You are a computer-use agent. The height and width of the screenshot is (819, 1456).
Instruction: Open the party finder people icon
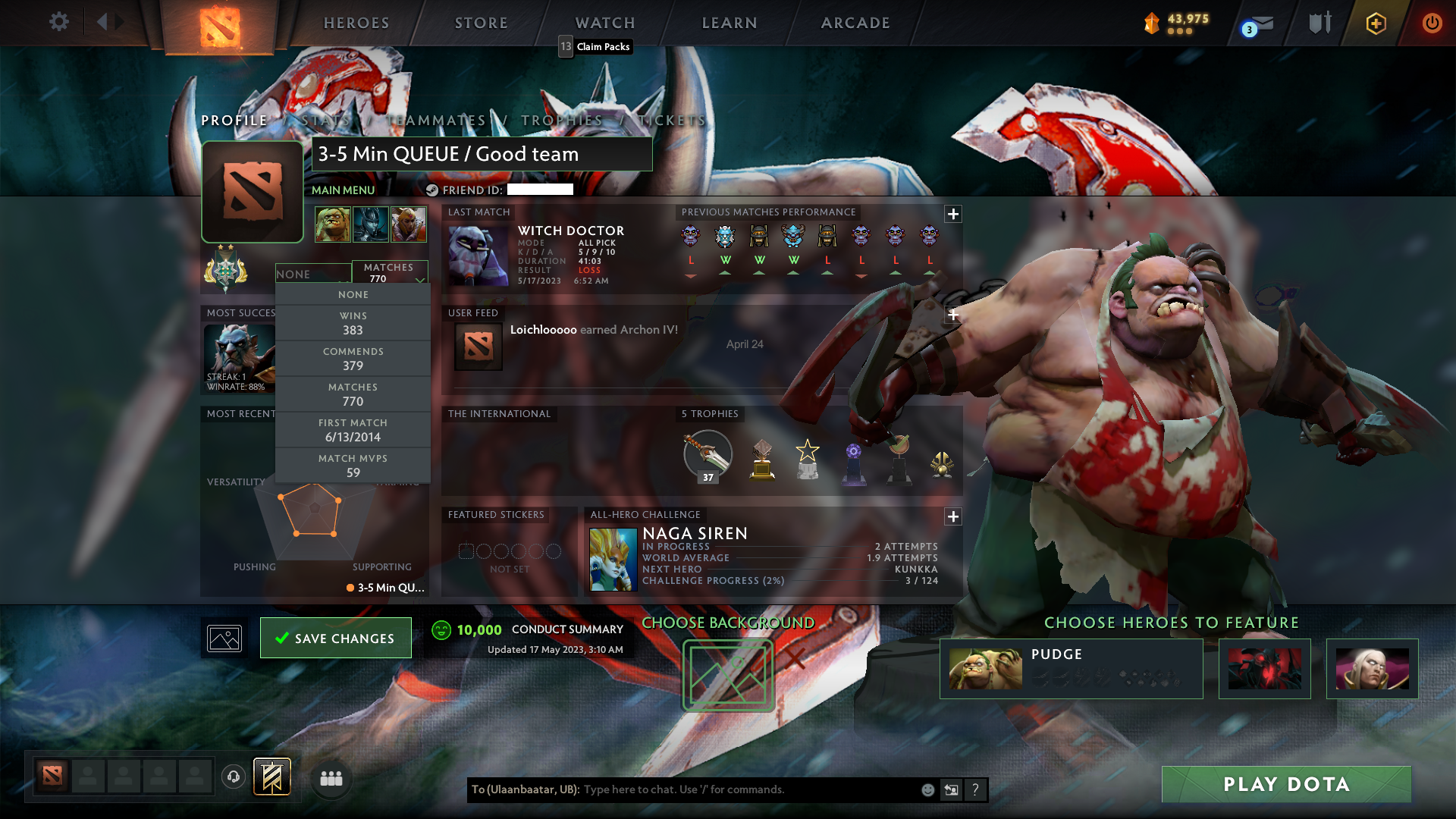(331, 778)
